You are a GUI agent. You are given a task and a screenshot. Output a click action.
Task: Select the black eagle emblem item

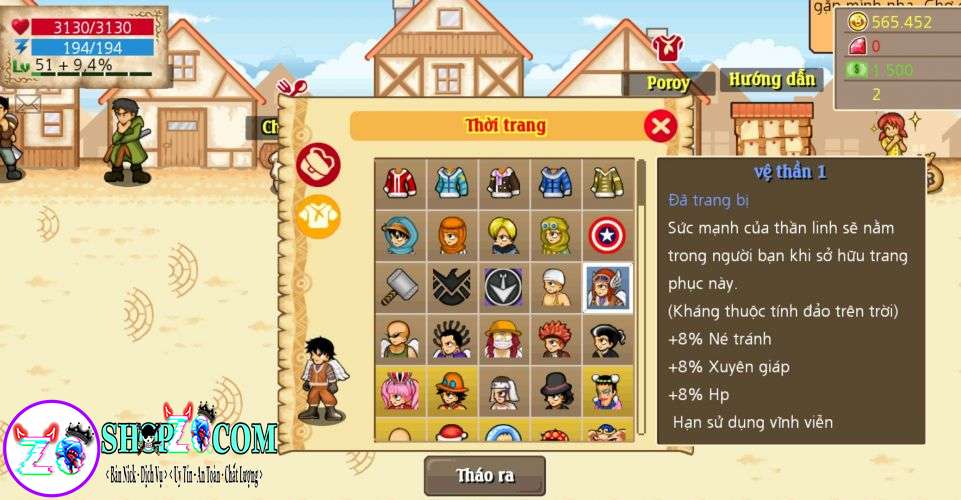pyautogui.click(x=452, y=286)
